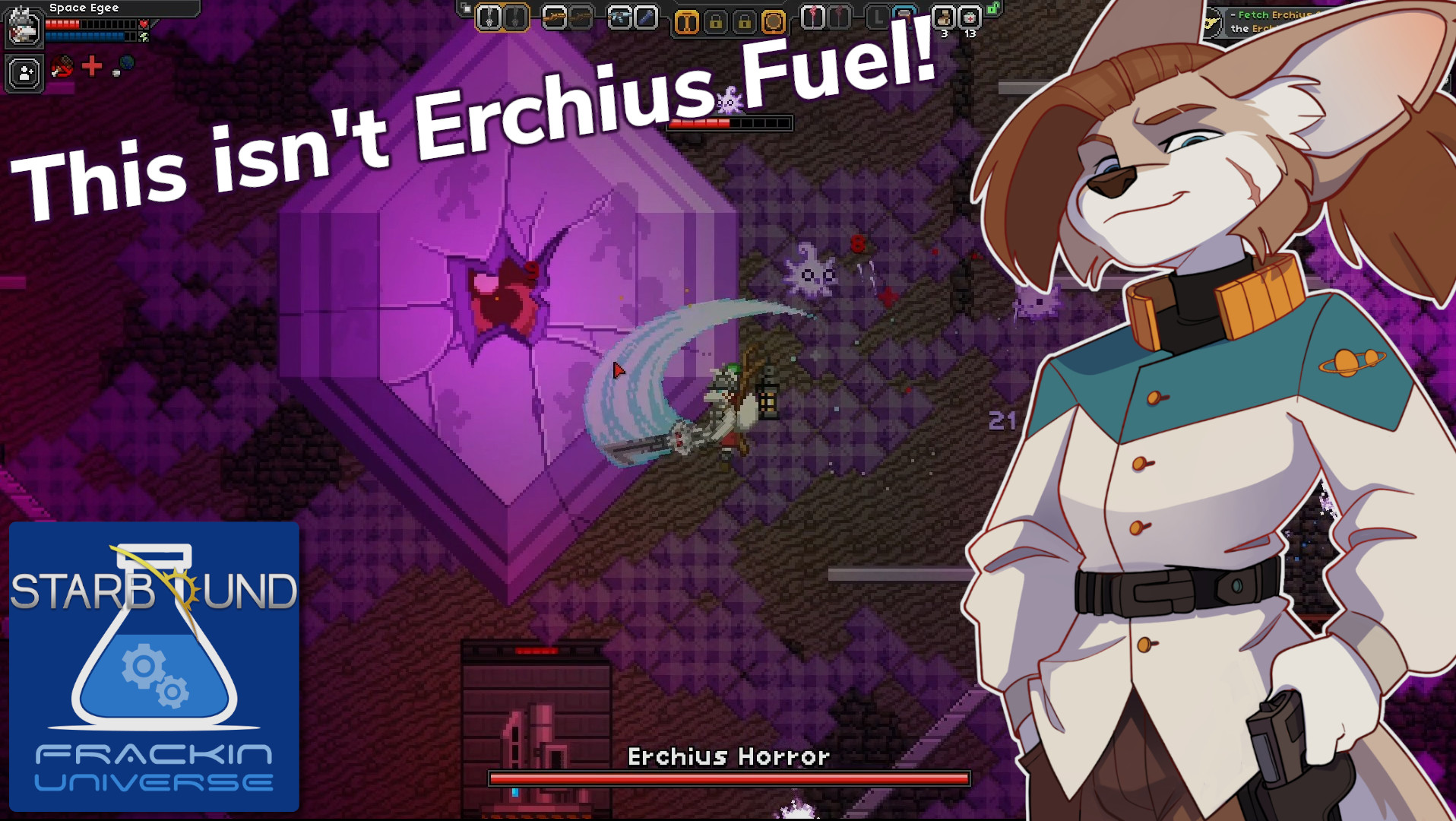Image resolution: width=1456 pixels, height=821 pixels.
Task: Click the red plus healing status icon
Action: click(x=91, y=66)
